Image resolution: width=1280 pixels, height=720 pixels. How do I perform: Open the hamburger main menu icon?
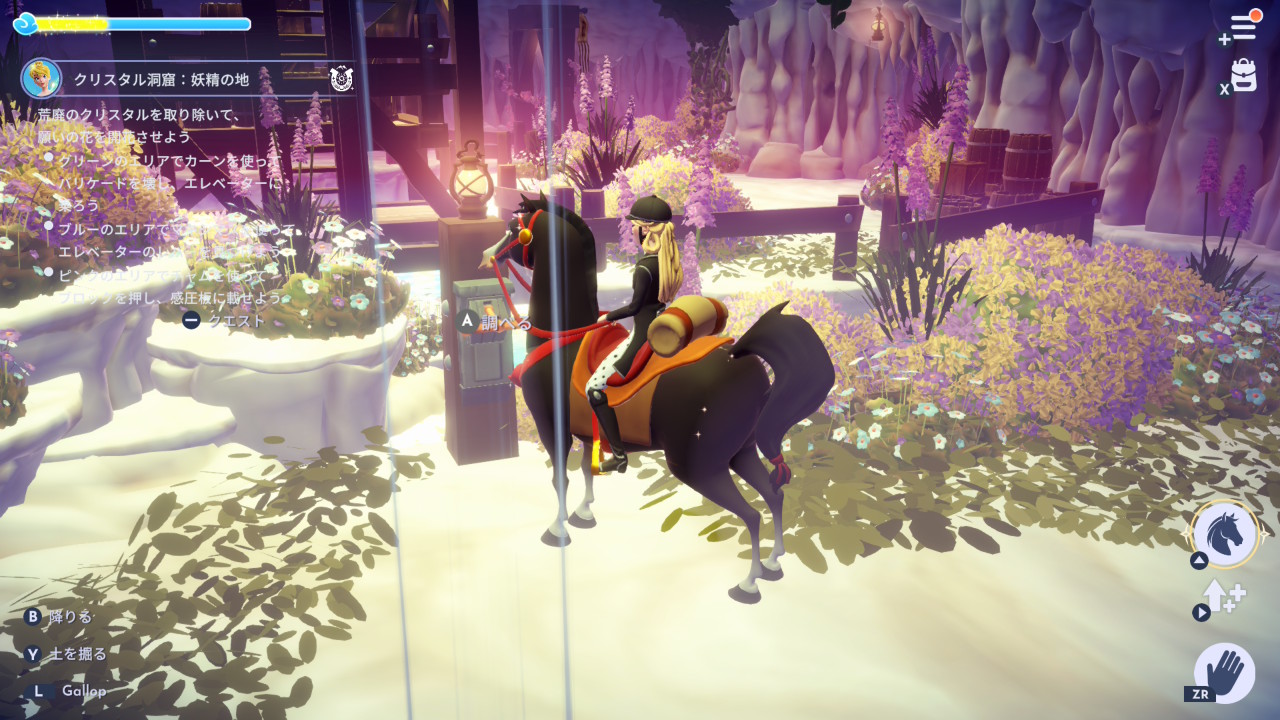point(1243,27)
